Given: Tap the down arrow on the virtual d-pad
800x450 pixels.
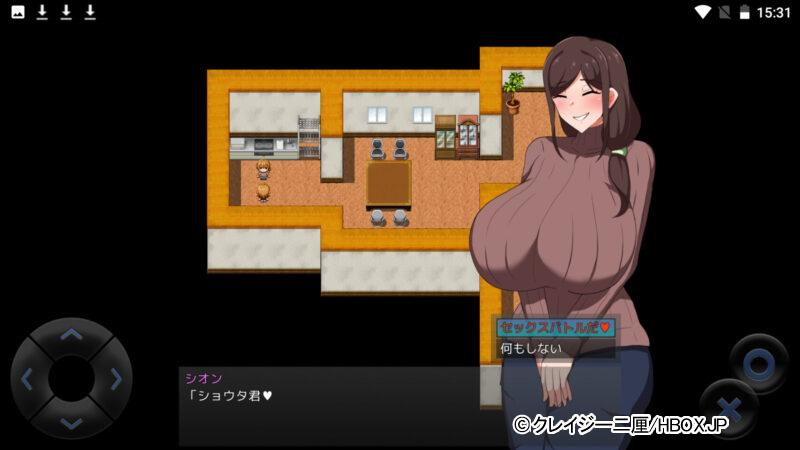Looking at the screenshot, I should click(71, 421).
